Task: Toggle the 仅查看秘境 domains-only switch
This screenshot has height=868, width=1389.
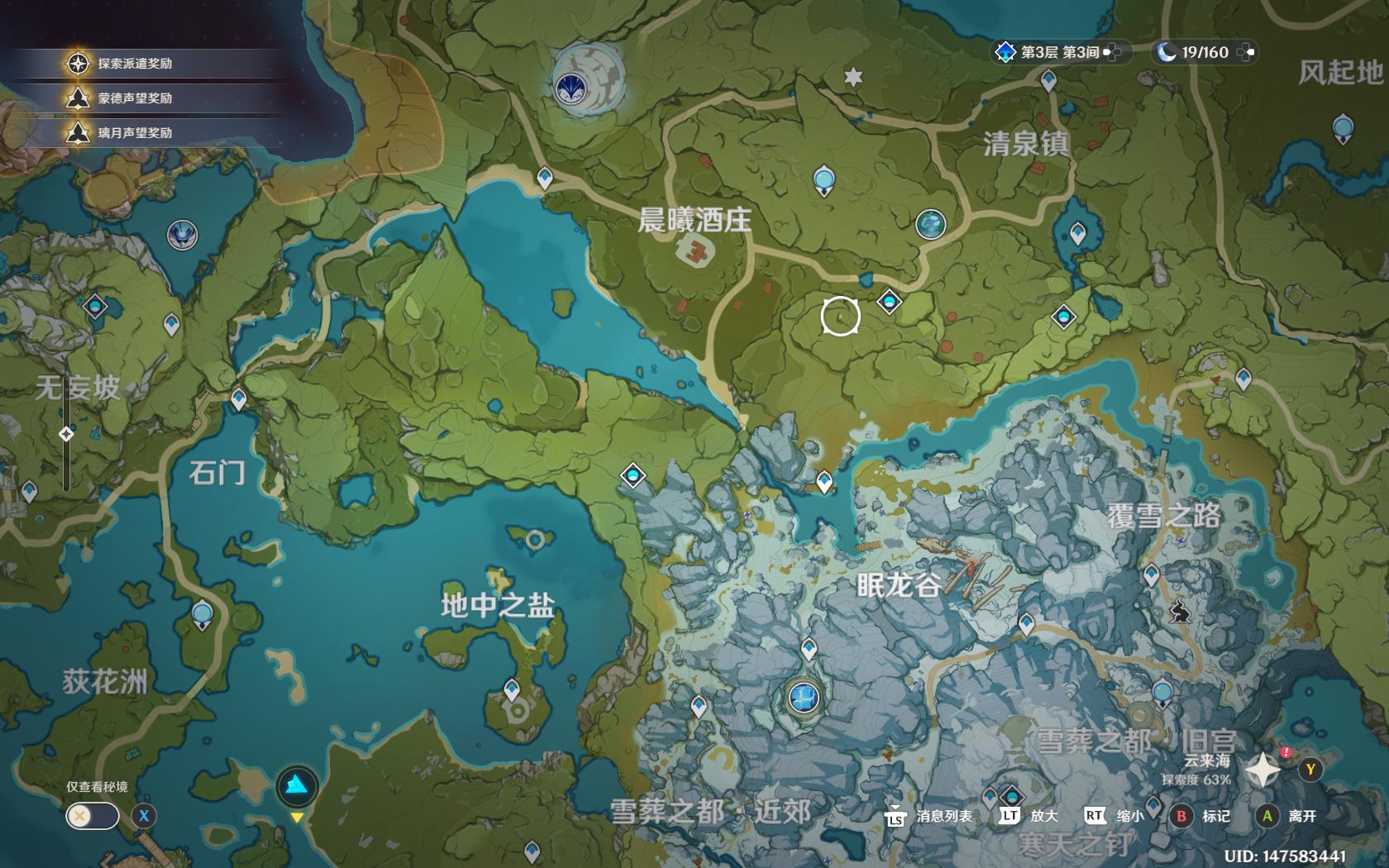Action: click(92, 816)
